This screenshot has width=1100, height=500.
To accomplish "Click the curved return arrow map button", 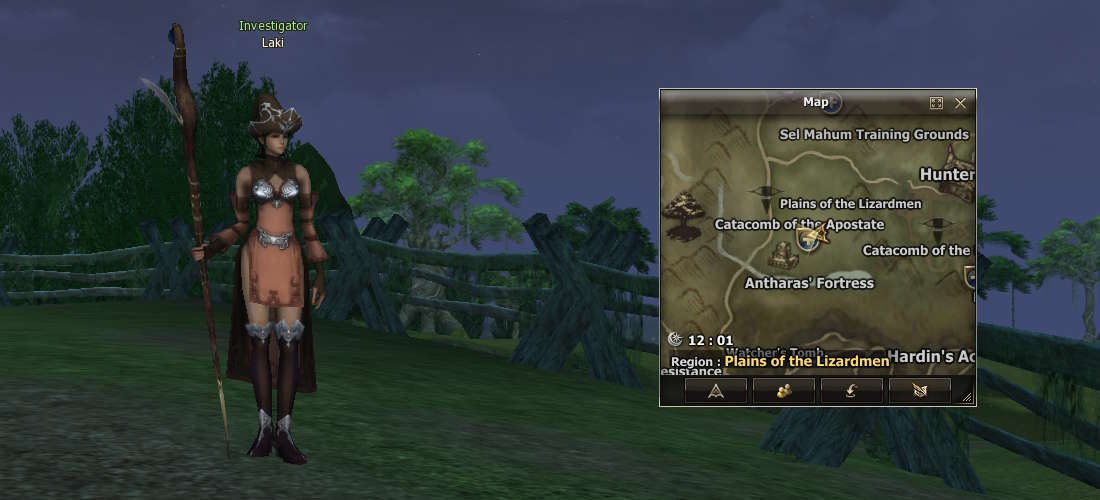I will 851,391.
